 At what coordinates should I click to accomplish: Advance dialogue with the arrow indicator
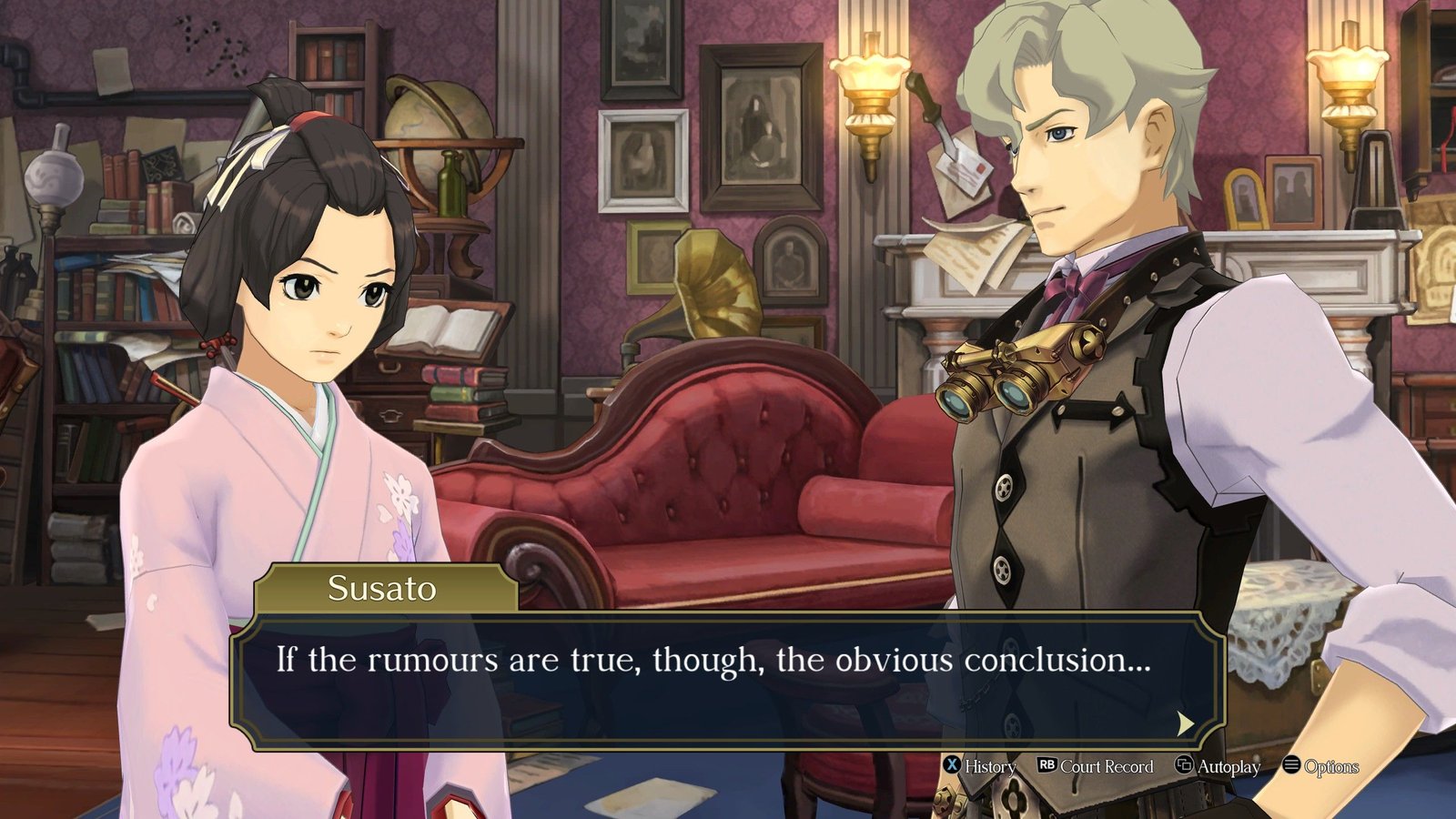(1184, 723)
